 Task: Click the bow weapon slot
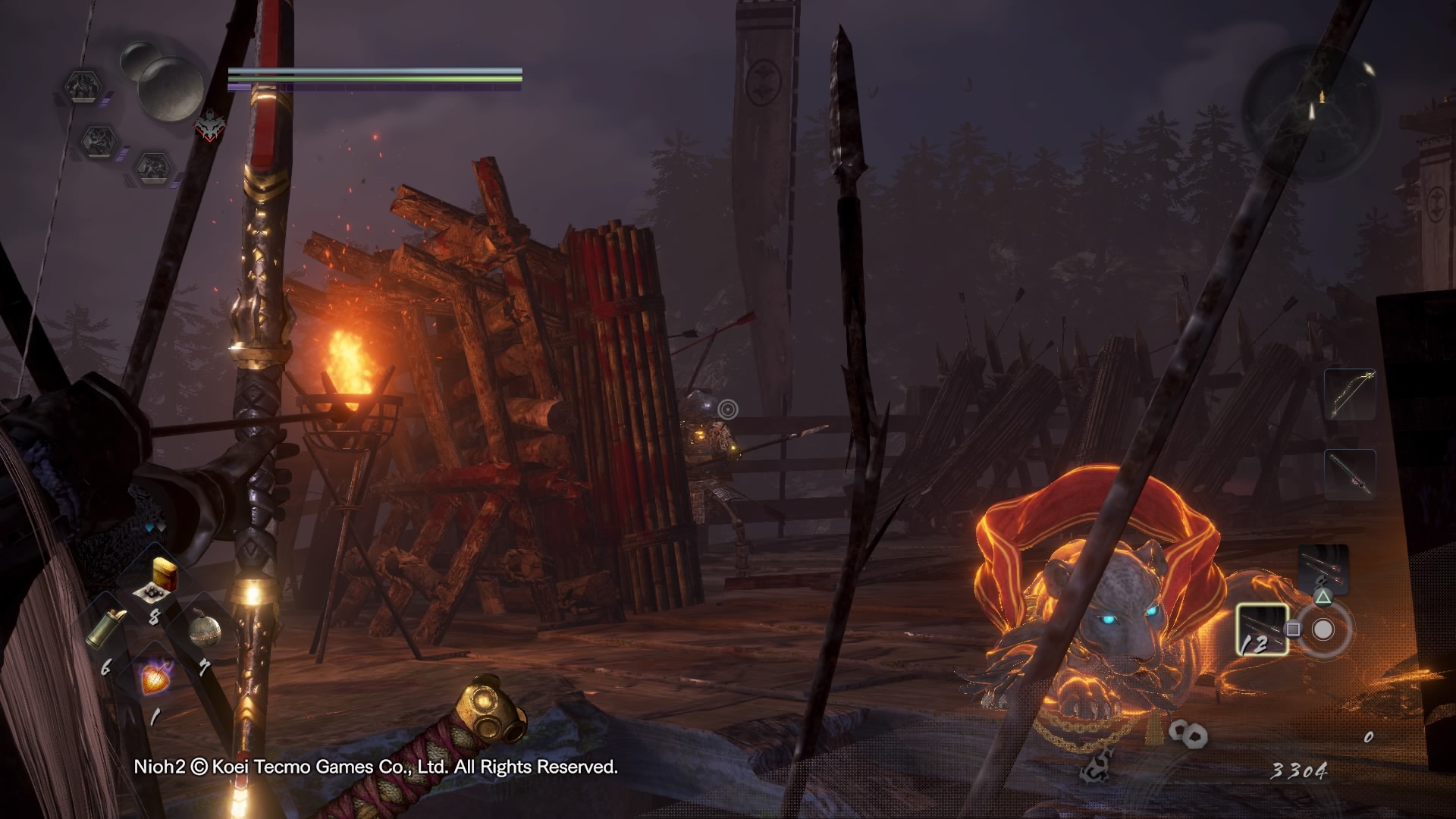coord(1350,394)
